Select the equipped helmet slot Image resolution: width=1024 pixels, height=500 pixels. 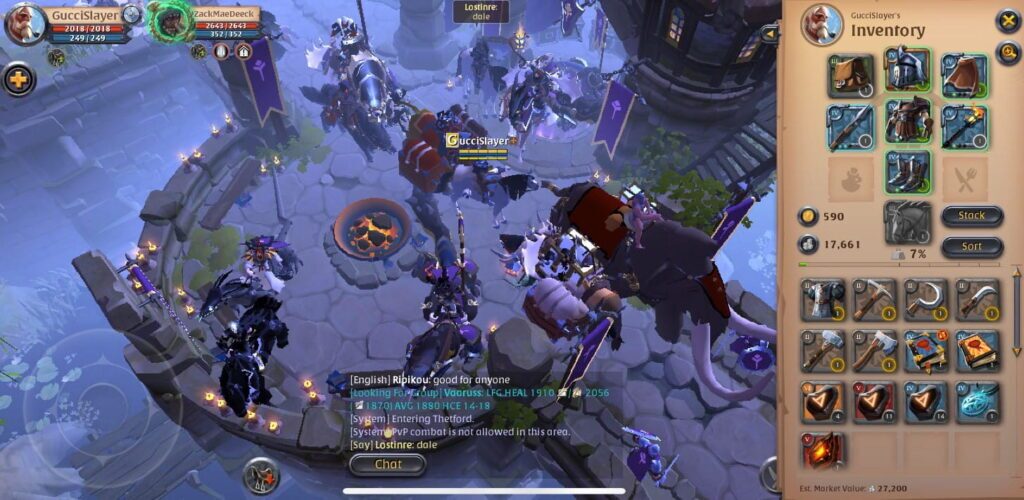click(x=908, y=72)
